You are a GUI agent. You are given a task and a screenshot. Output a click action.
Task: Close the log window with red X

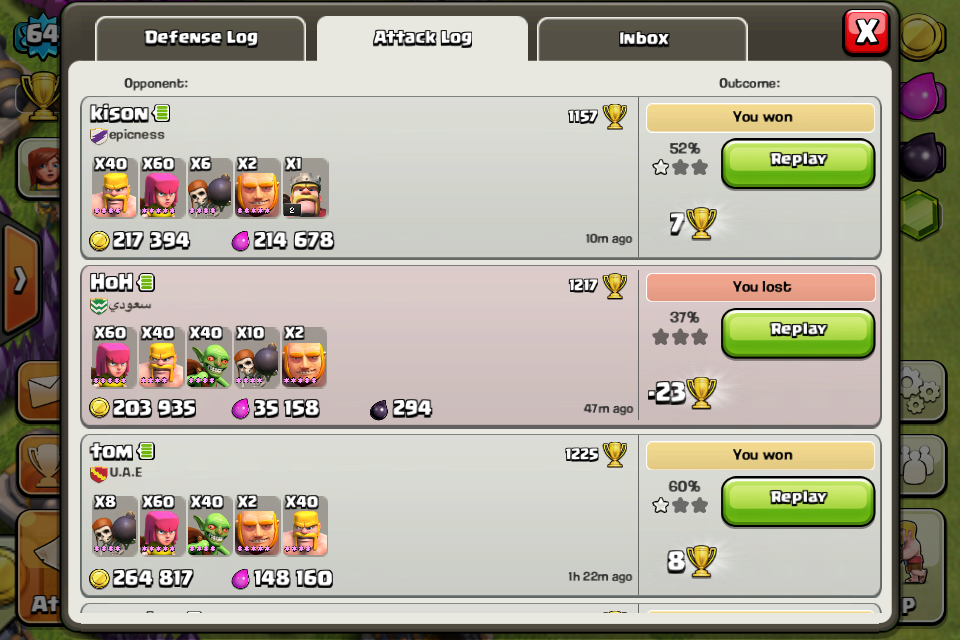(866, 32)
